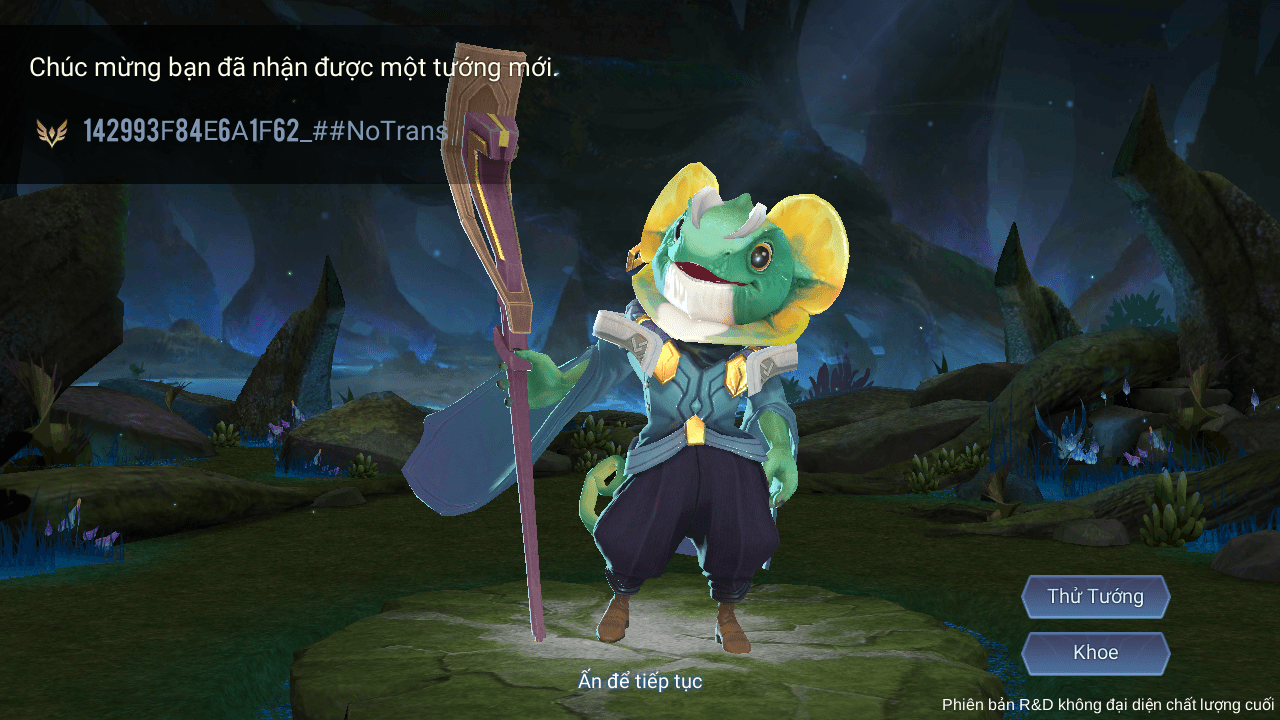Tap the Khoe button

coord(1095,651)
